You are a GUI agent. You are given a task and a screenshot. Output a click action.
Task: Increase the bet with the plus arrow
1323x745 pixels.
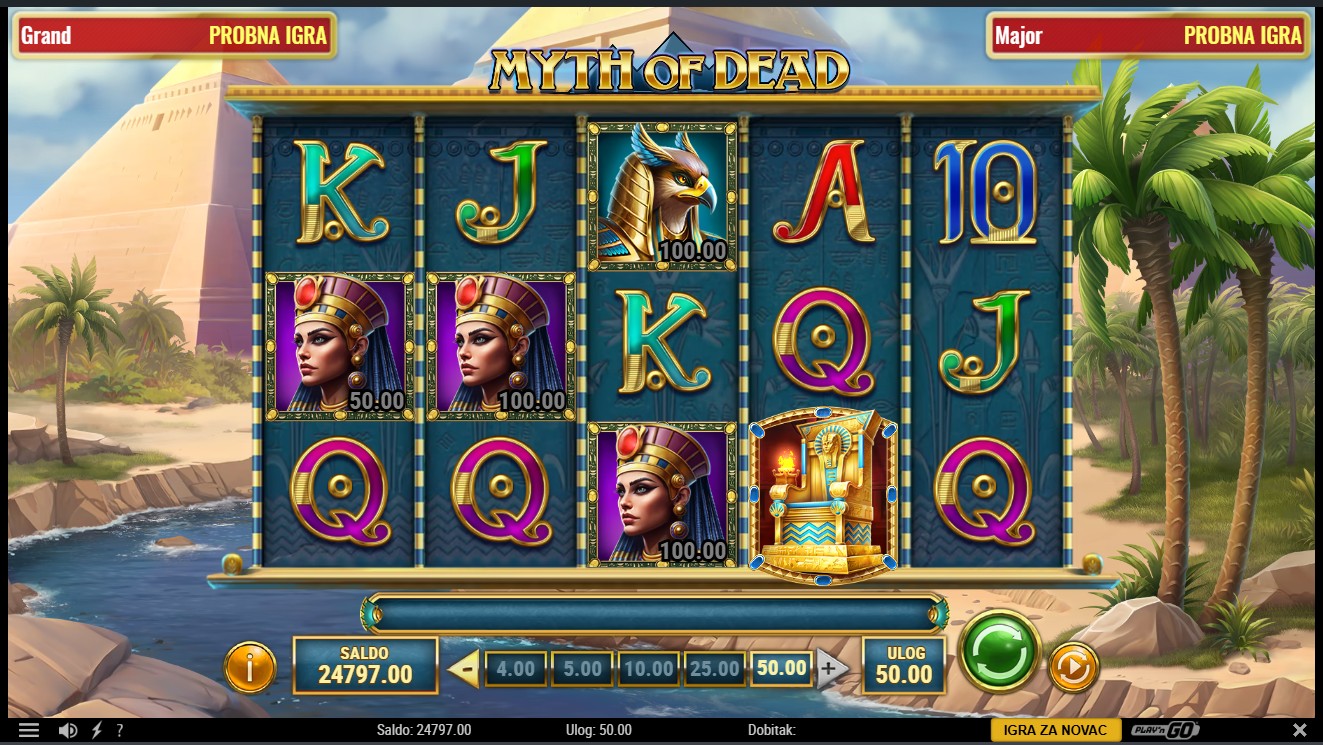[x=831, y=667]
